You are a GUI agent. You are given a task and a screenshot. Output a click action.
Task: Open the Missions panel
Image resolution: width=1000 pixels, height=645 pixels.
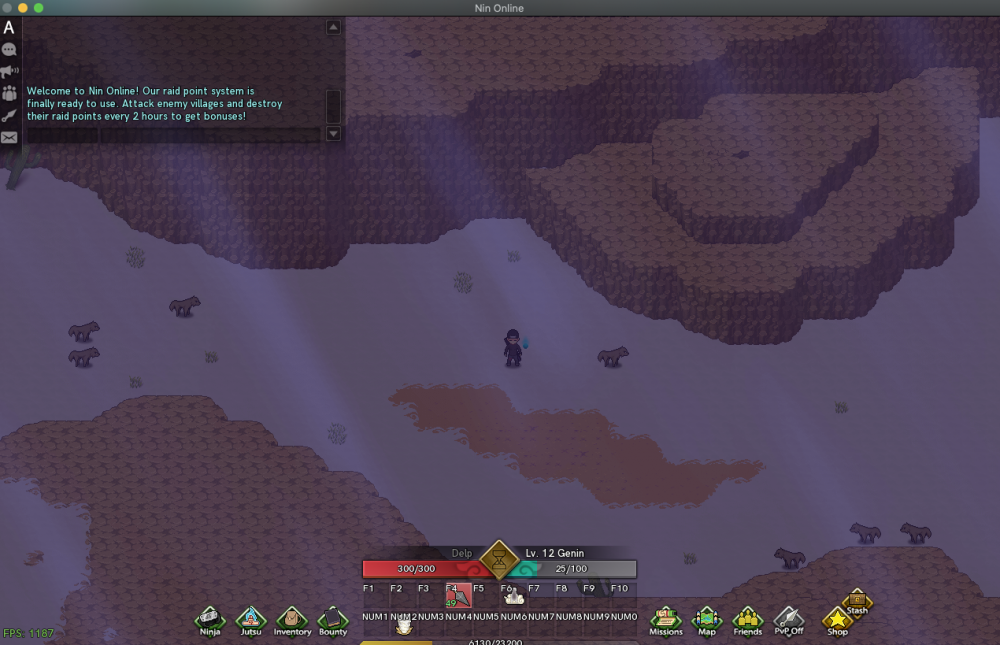tap(666, 619)
